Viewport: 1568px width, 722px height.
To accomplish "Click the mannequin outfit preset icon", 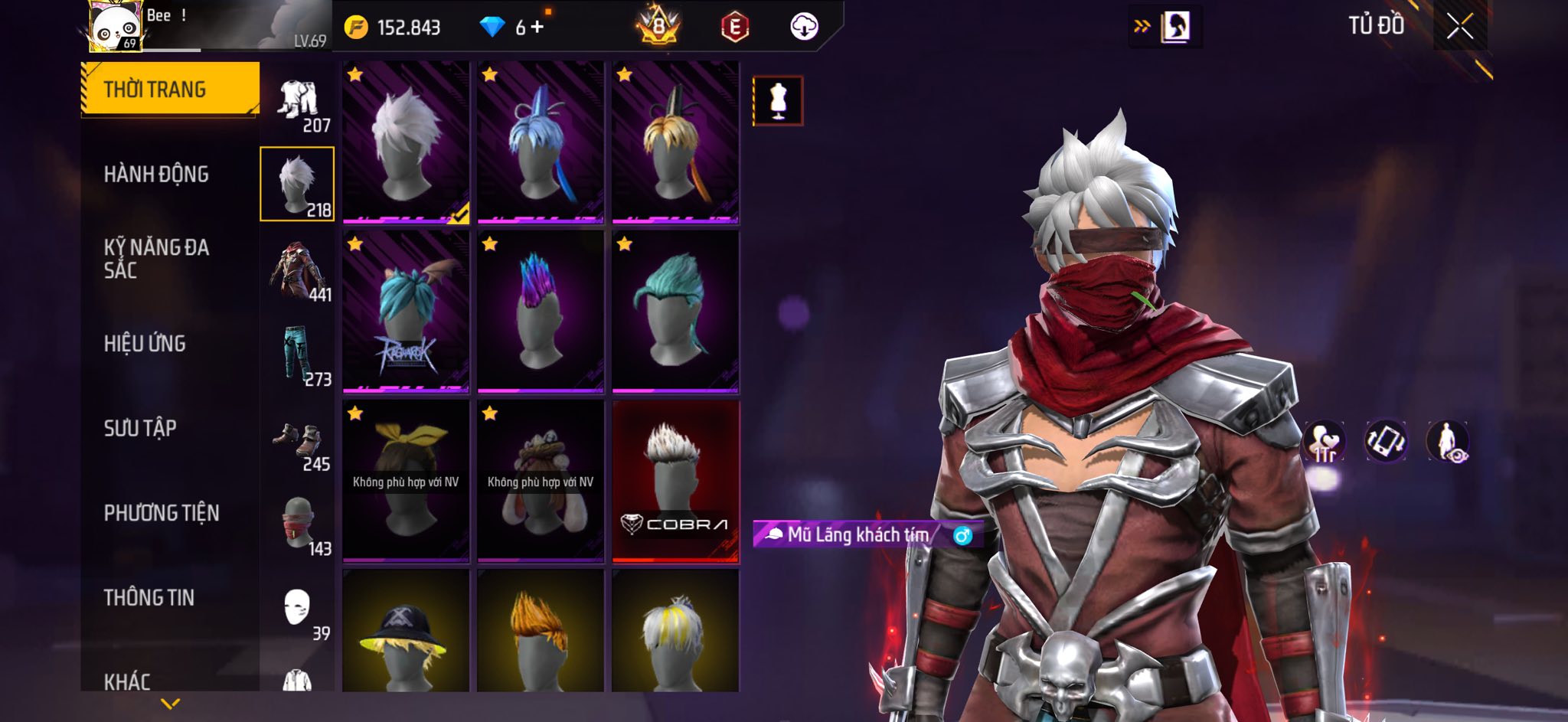I will (778, 100).
